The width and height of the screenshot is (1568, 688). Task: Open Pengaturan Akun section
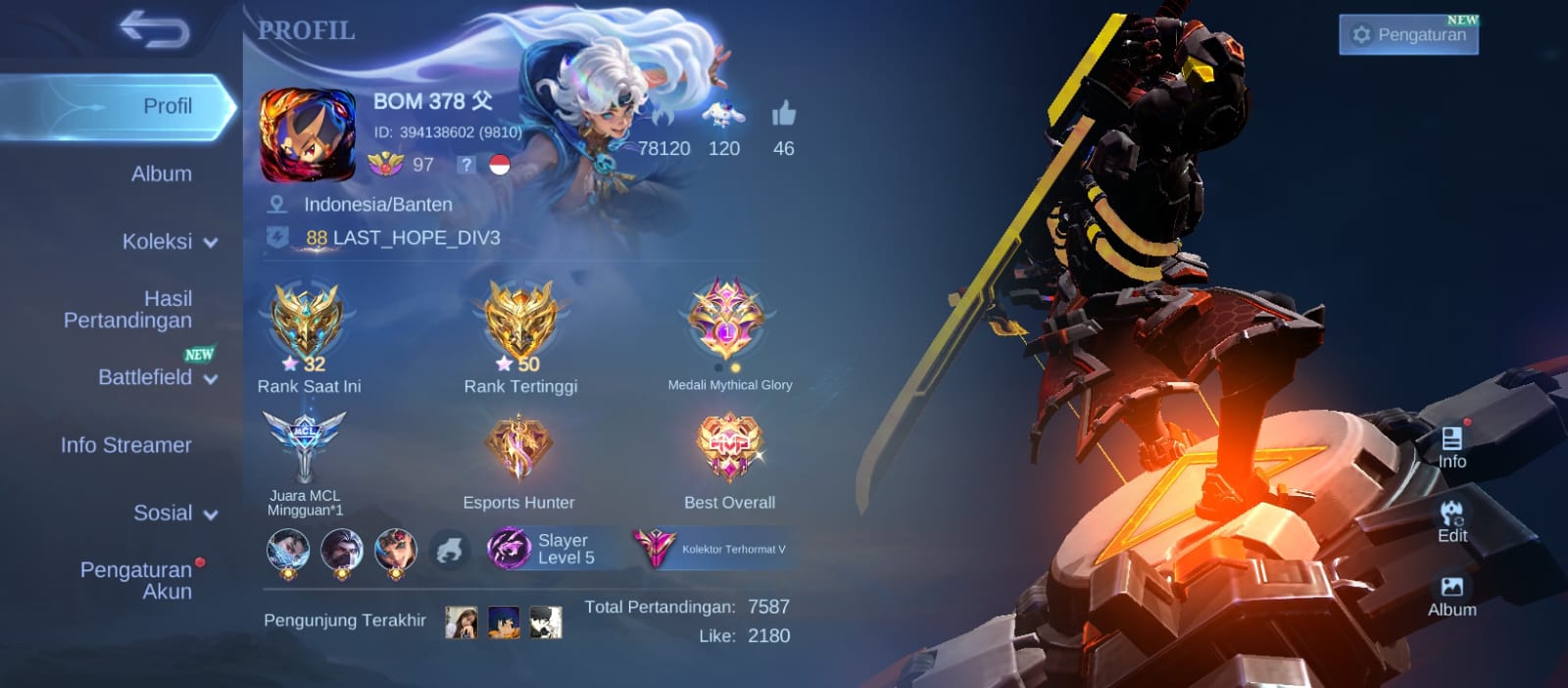136,580
